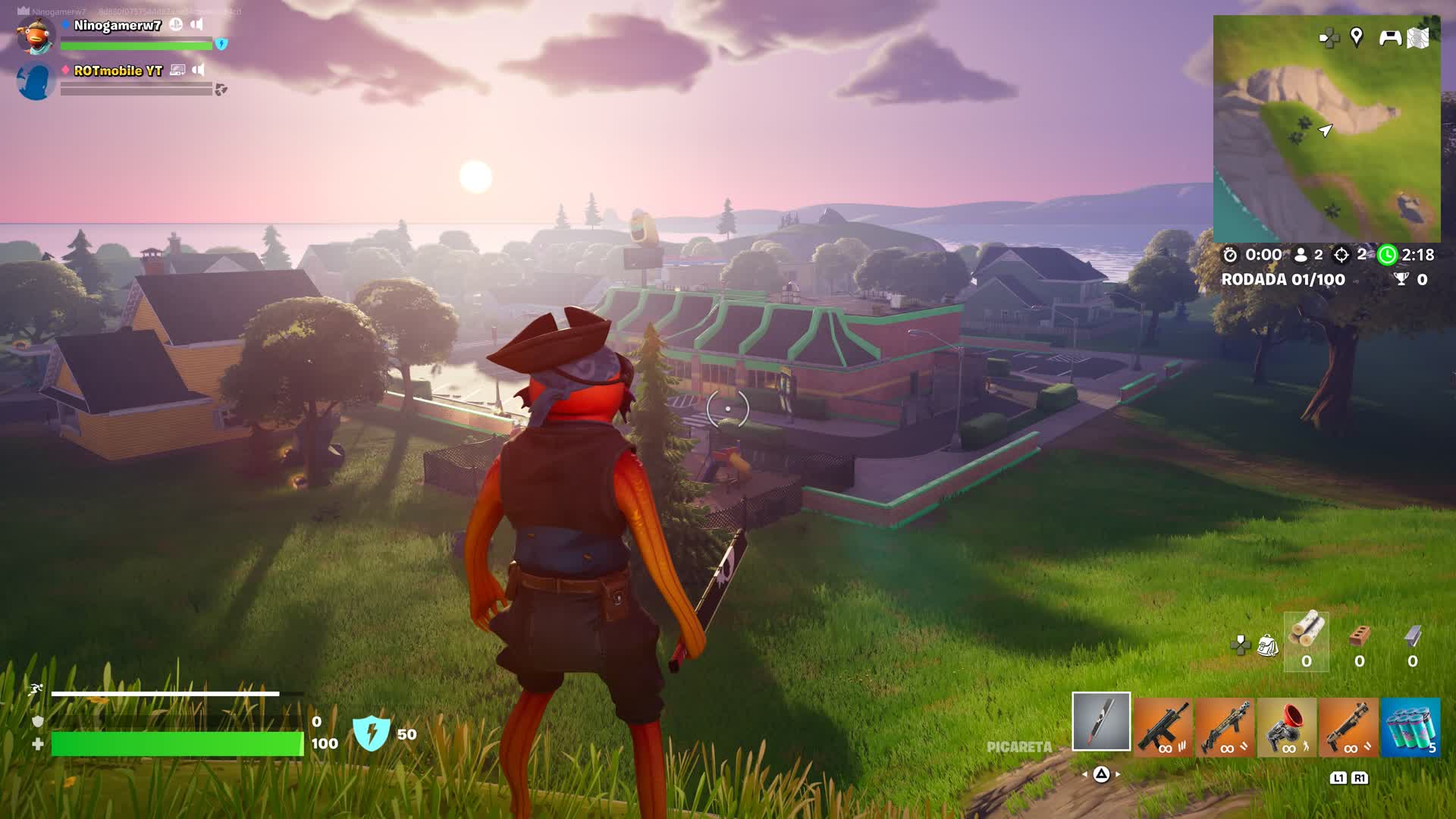Screen dimensions: 1456x819
Task: Click the map pin marker icon
Action: click(1357, 36)
